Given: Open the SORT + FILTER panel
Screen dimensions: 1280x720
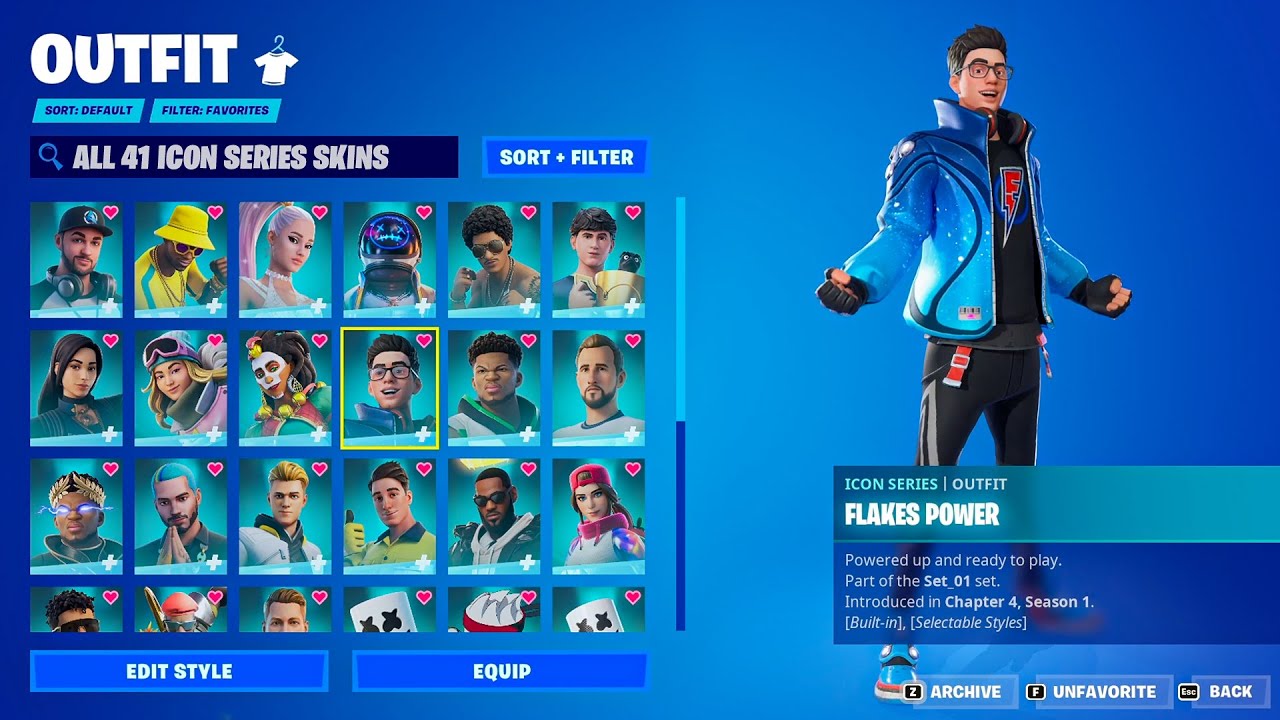Looking at the screenshot, I should coord(565,157).
